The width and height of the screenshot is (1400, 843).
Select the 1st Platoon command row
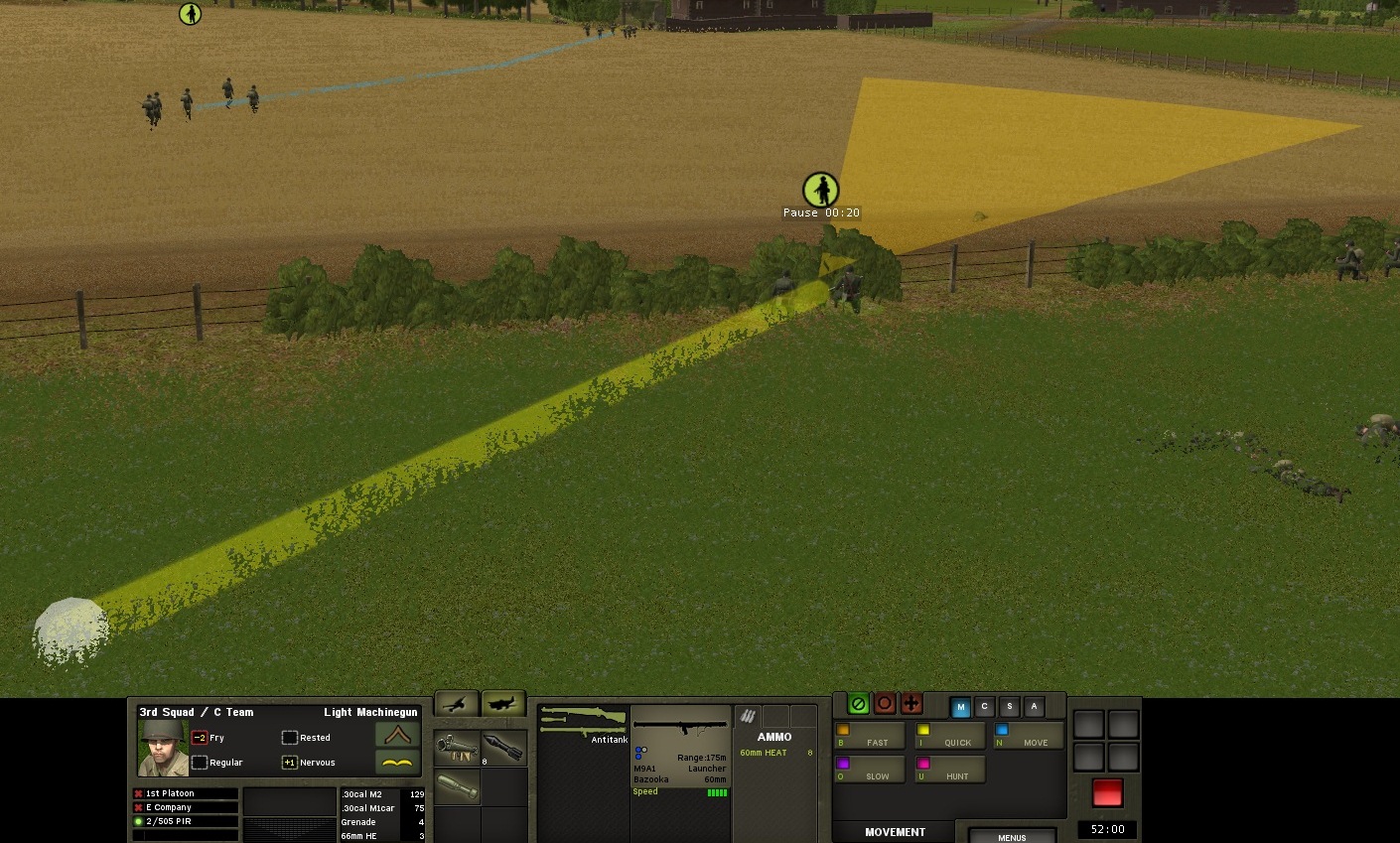pyautogui.click(x=186, y=793)
